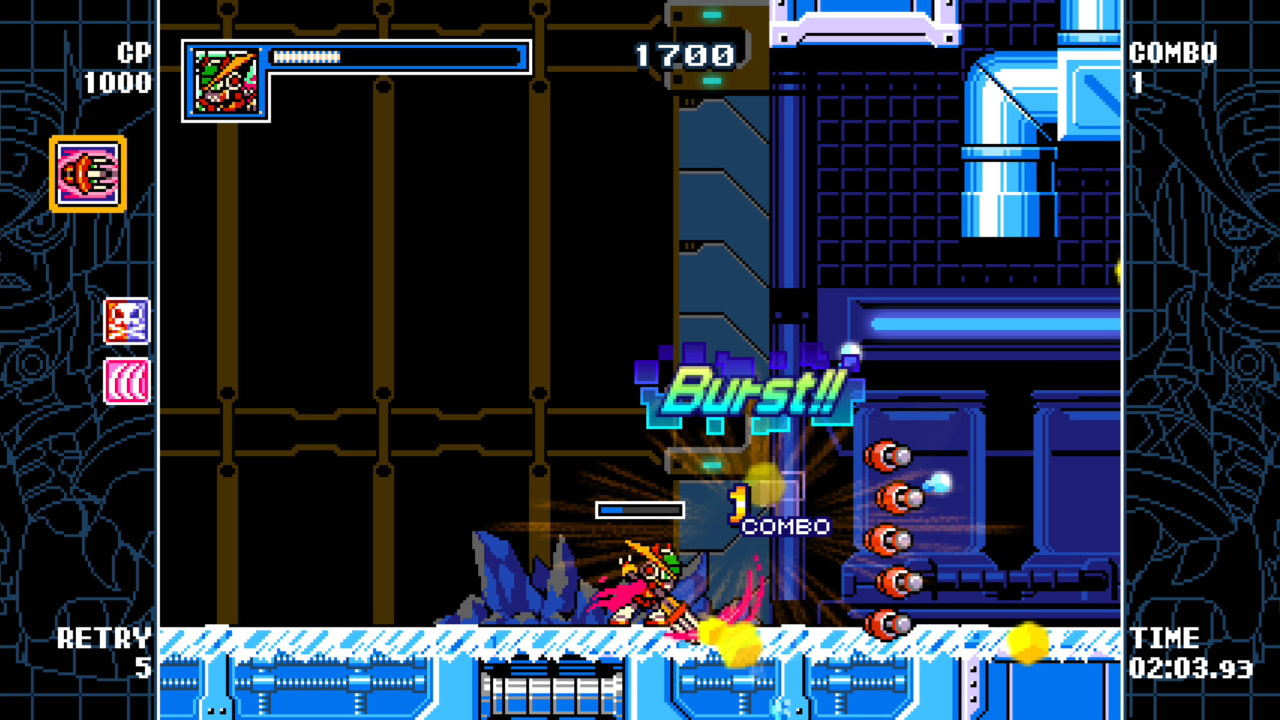
Task: Click the RETRY 5 label
Action: 105,652
